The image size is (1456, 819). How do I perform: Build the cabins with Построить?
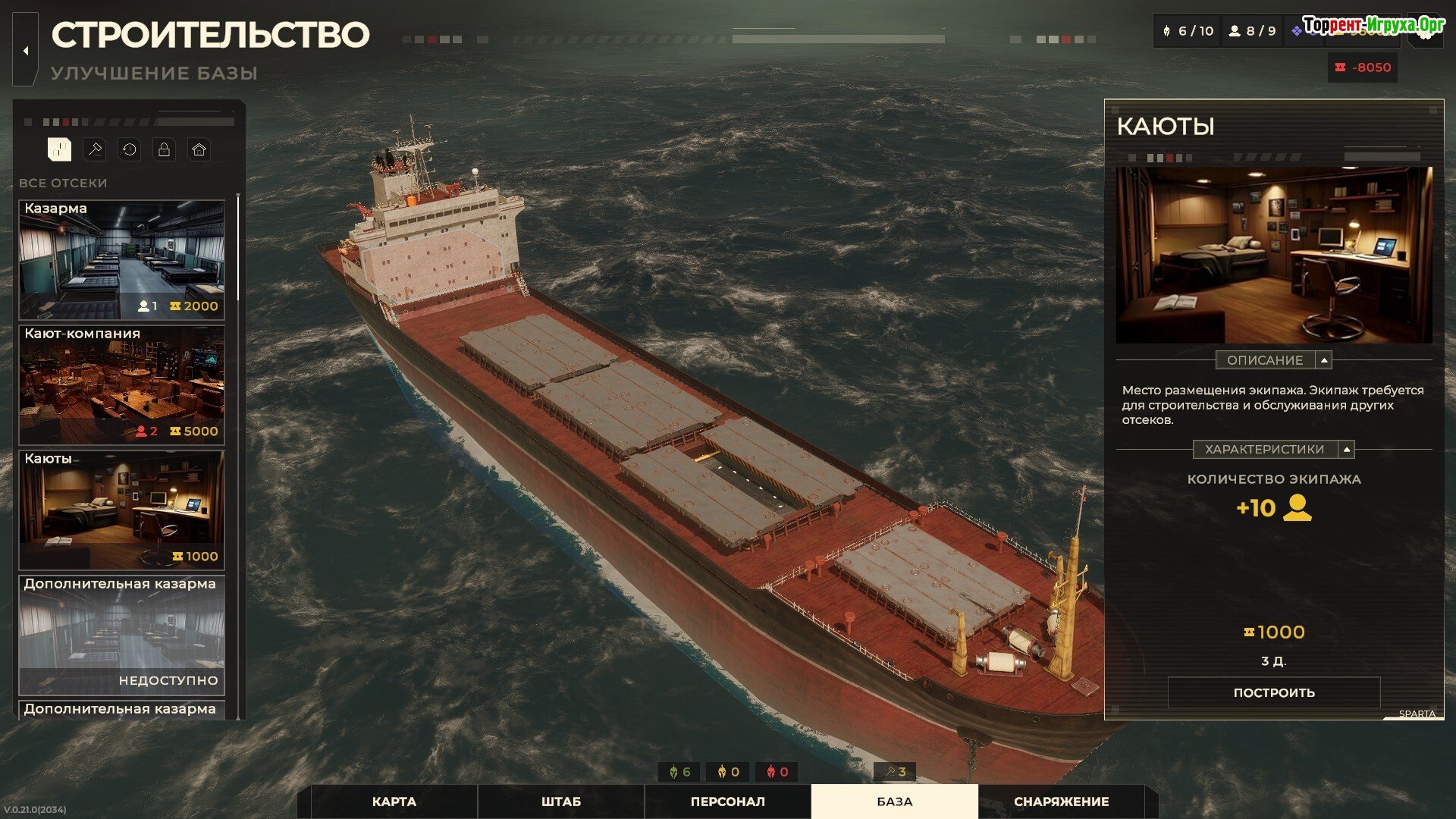(x=1274, y=692)
